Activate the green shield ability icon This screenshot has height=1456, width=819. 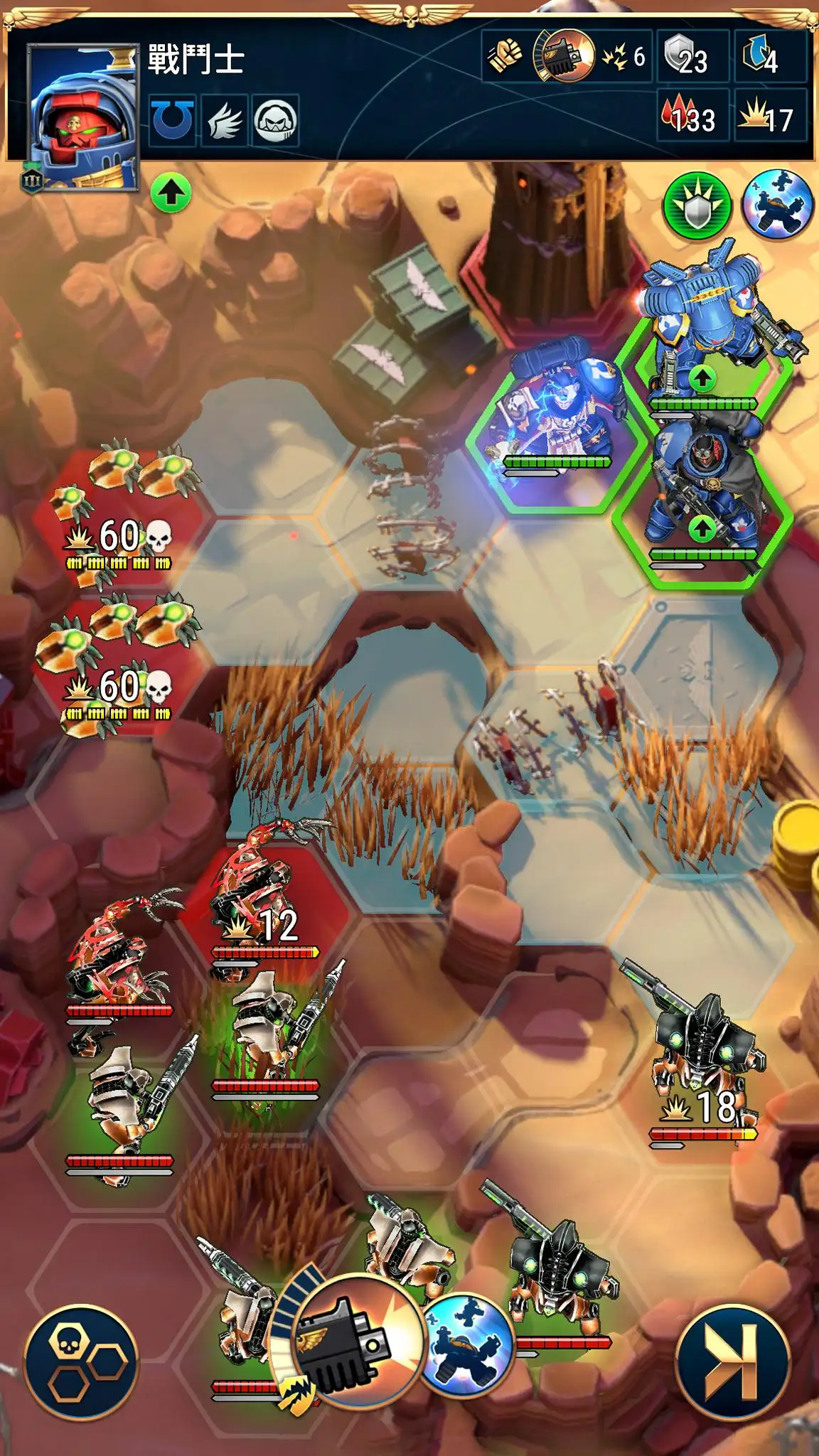point(697,205)
